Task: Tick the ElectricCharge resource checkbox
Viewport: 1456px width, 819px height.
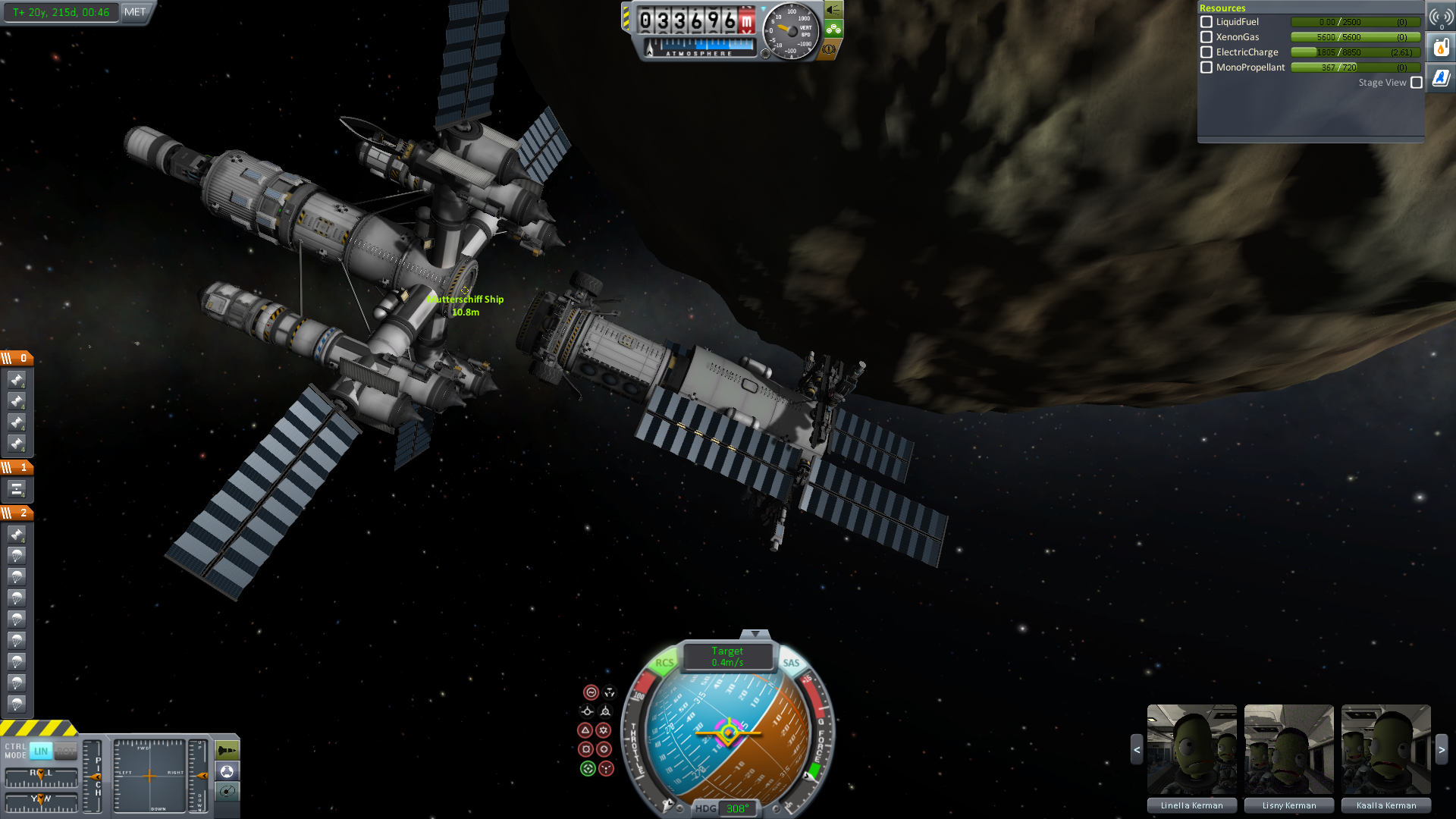Action: 1207,52
